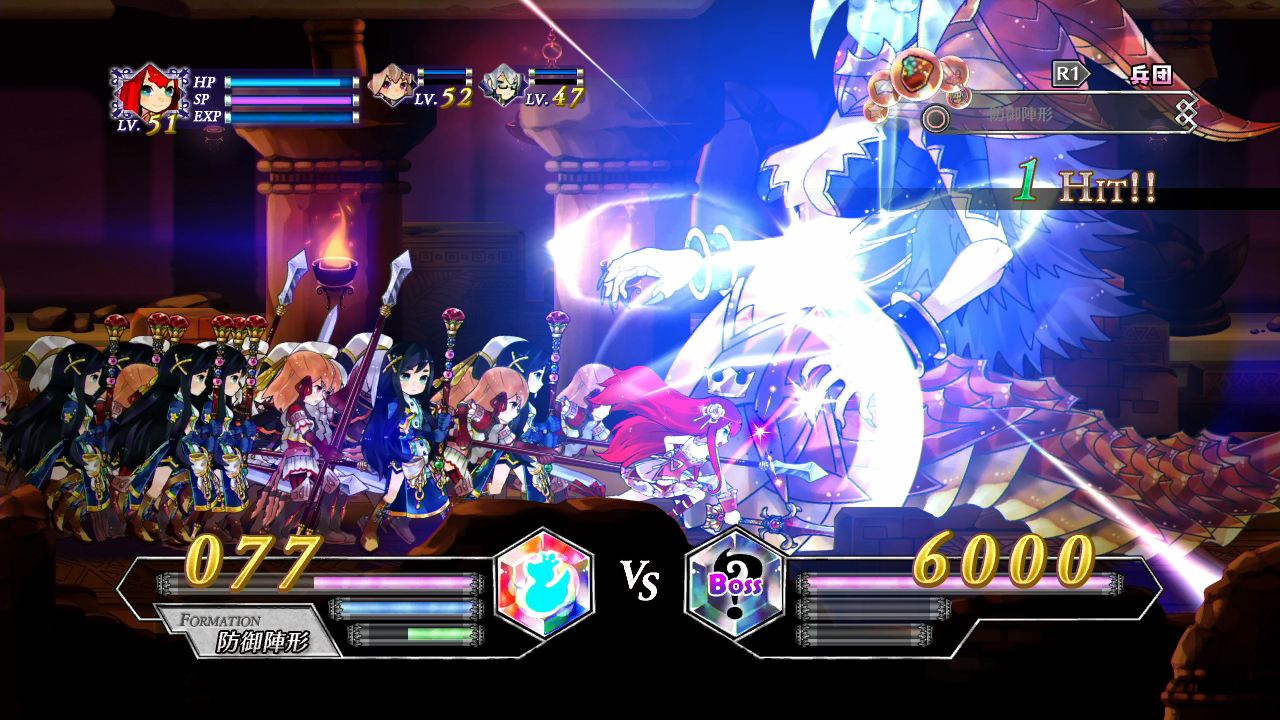Image resolution: width=1280 pixels, height=720 pixels.
Task: Click the 兵団 legion label
Action: tap(1152, 75)
